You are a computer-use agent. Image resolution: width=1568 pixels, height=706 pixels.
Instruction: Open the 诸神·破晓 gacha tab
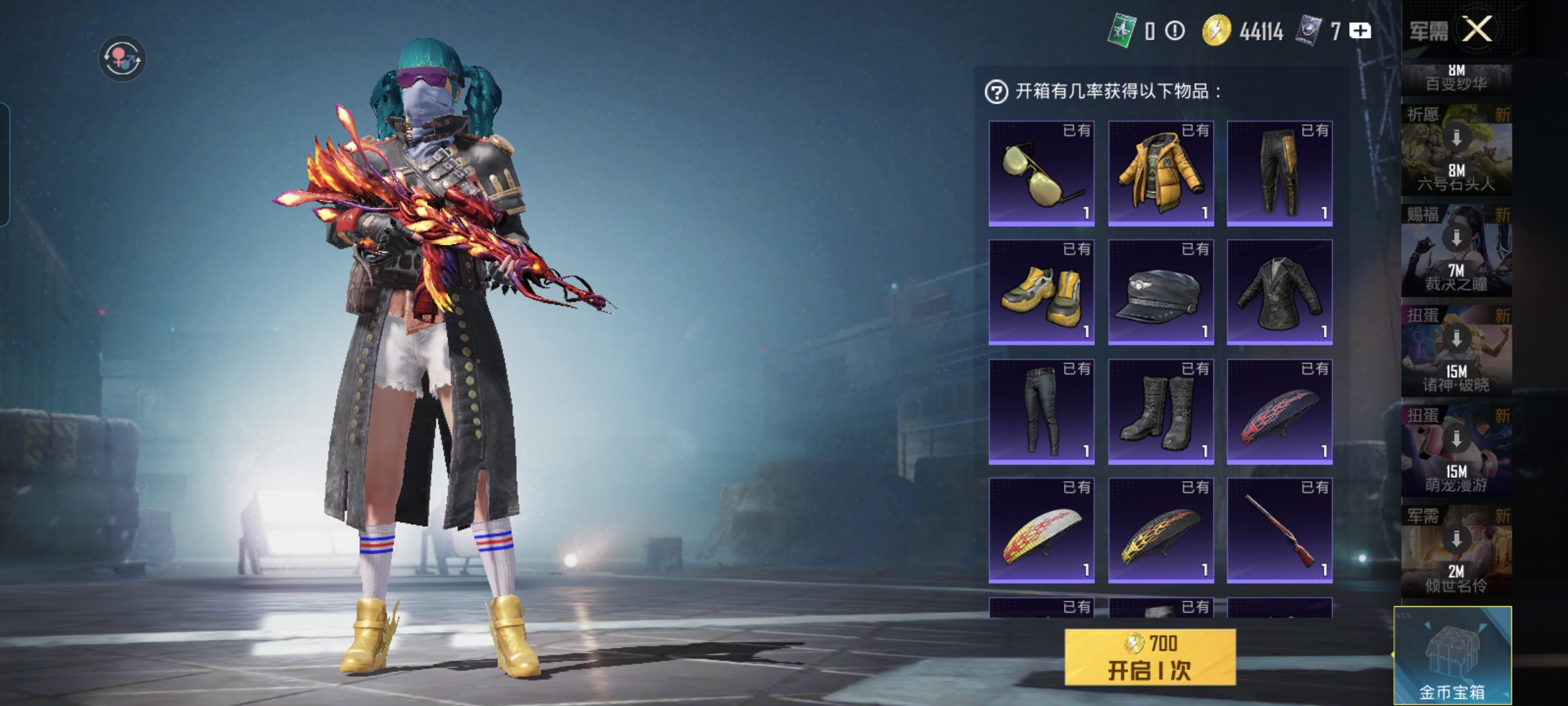tap(1456, 351)
